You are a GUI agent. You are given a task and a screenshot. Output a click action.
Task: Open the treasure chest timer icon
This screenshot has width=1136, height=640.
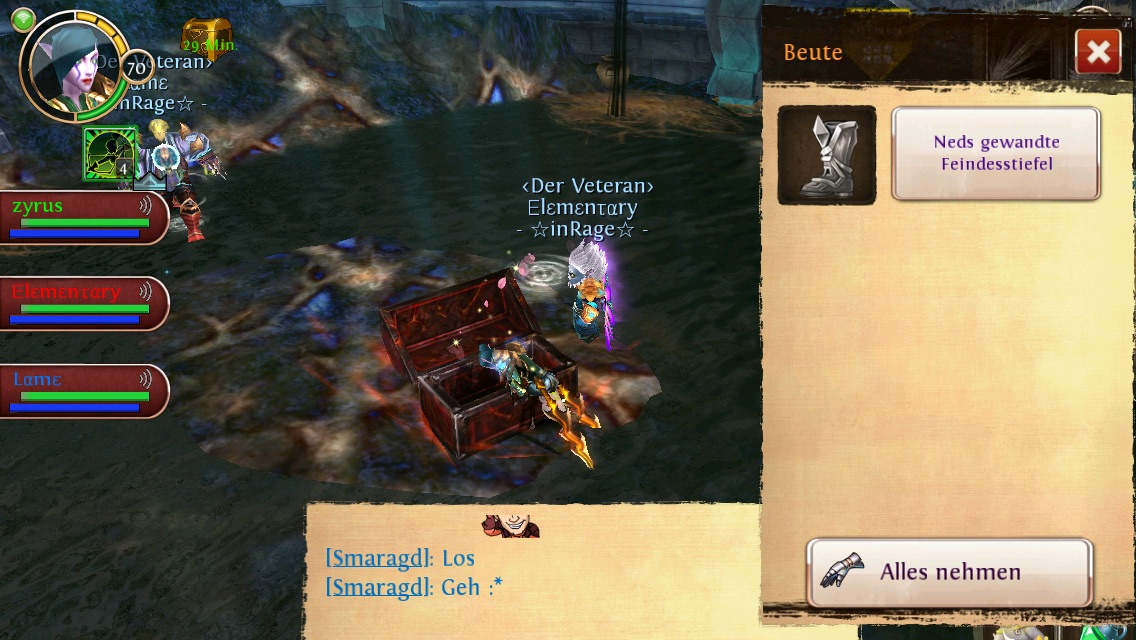[x=205, y=38]
